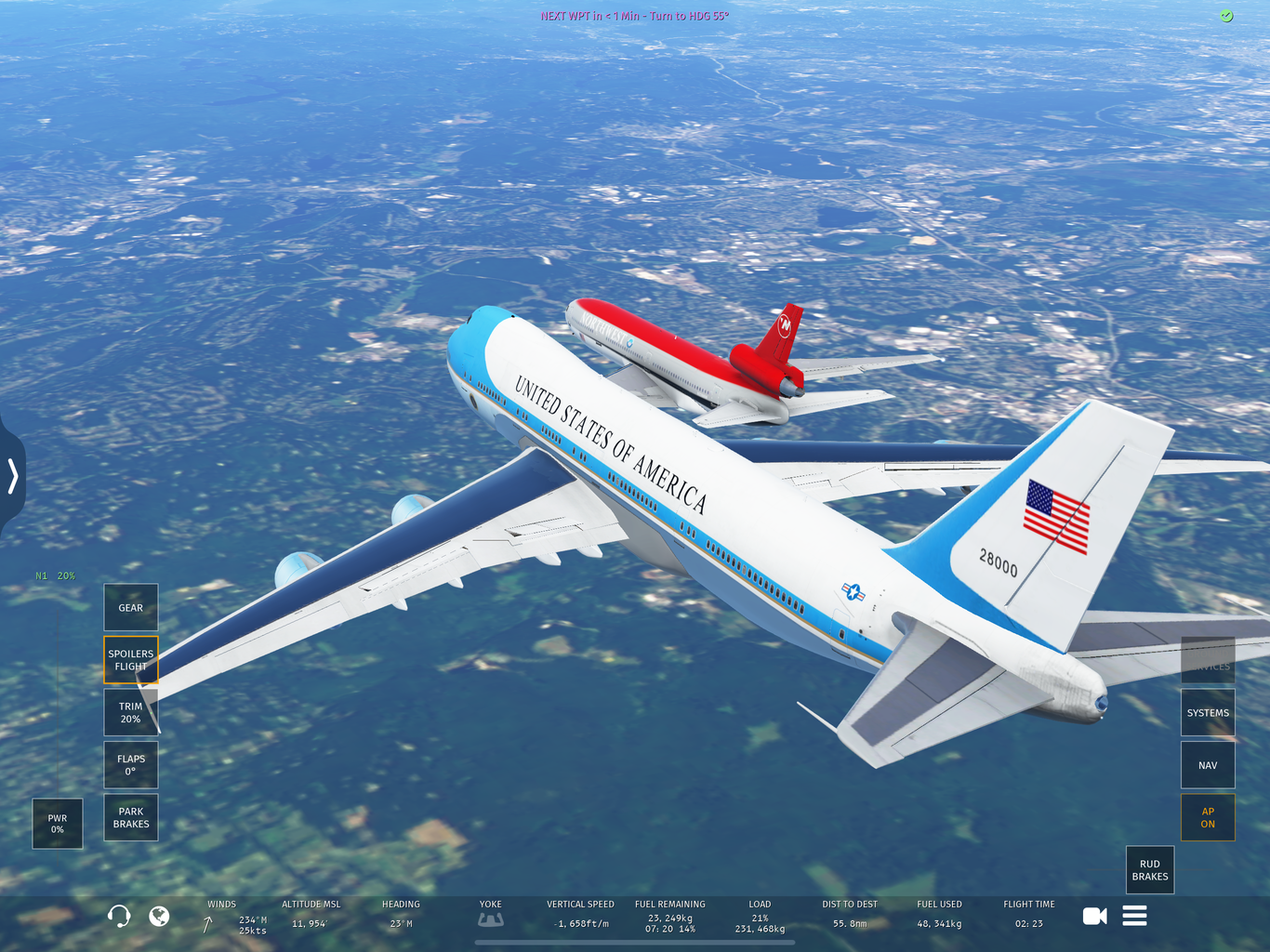Activate the RUD BRAKES button

click(x=1150, y=870)
